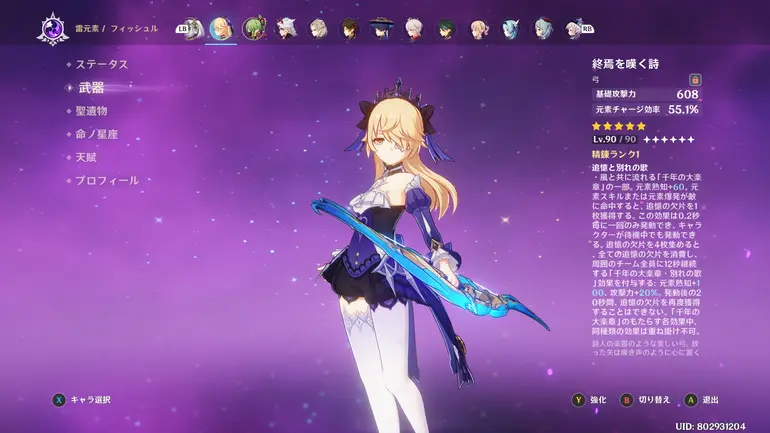The width and height of the screenshot is (770, 433).
Task: Toggle the weapon lock icon
Action: [x=695, y=79]
